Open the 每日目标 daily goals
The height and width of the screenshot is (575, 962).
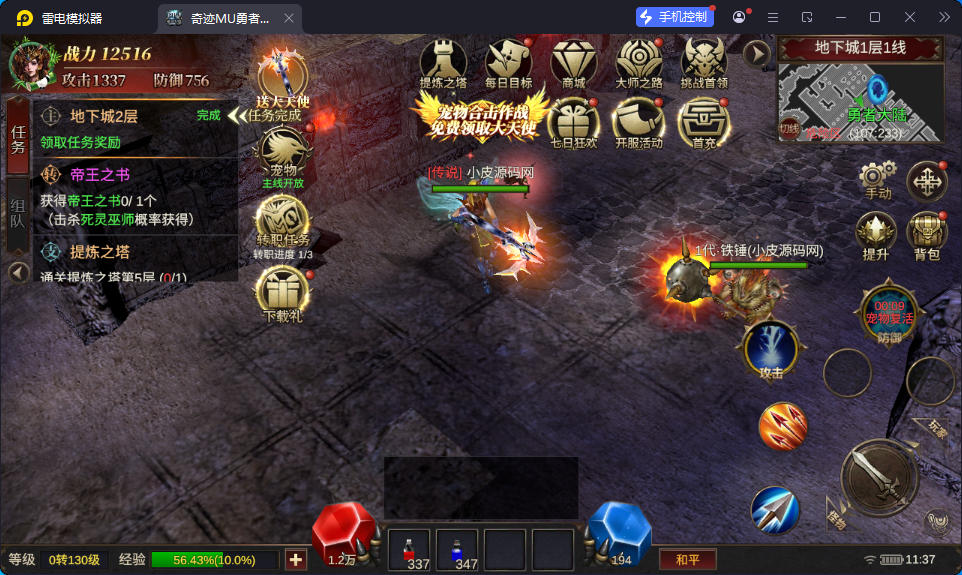(508, 63)
